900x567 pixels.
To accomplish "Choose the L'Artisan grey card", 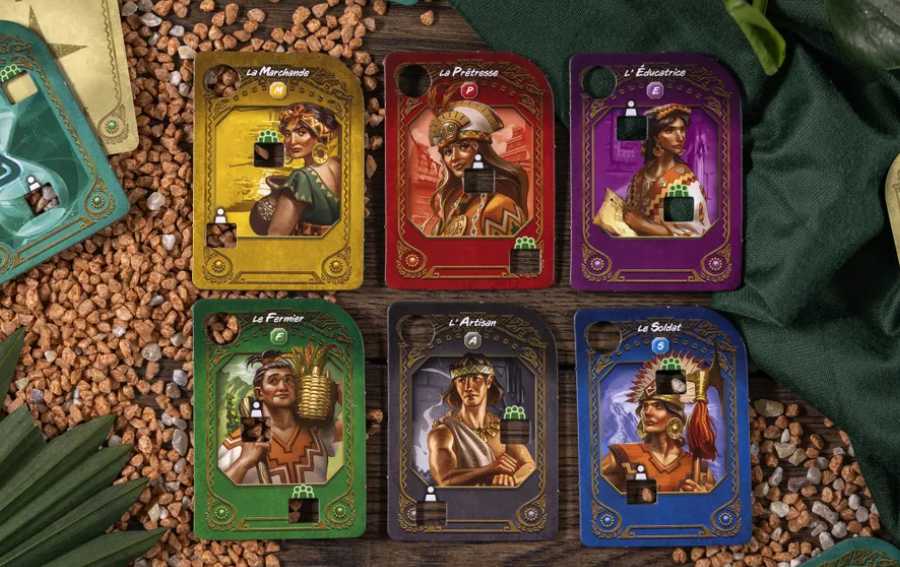I will coord(472,420).
